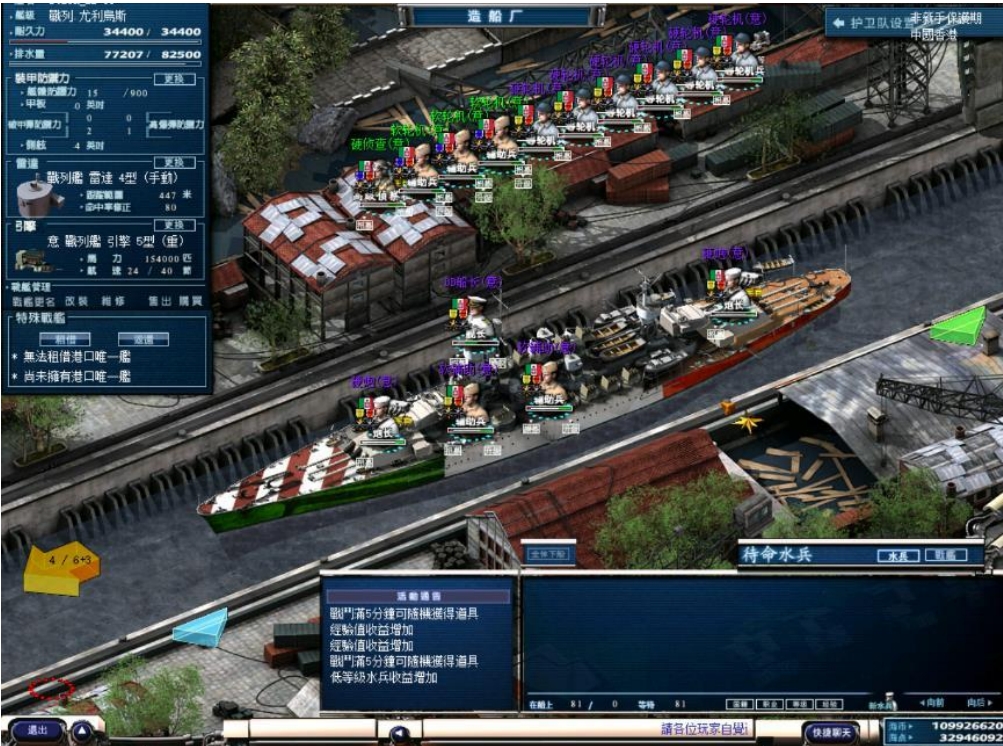Click the armor 更換 replace button
Viewport: 1003px width, 746px height.
(174, 79)
